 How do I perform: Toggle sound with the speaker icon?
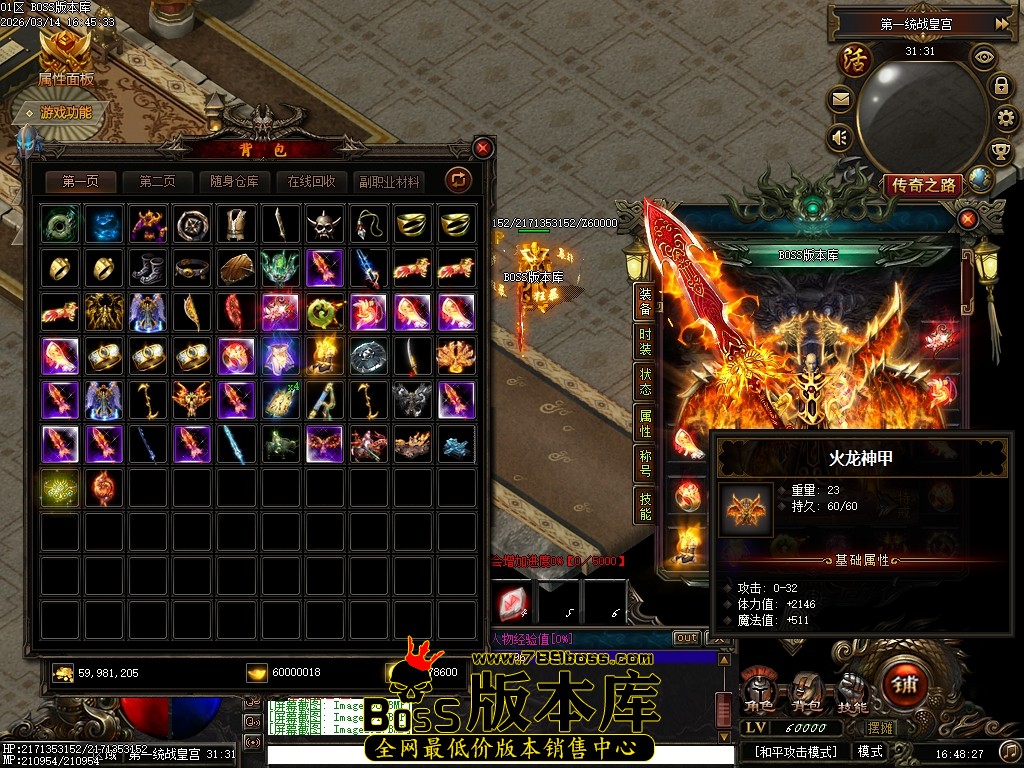click(x=840, y=137)
